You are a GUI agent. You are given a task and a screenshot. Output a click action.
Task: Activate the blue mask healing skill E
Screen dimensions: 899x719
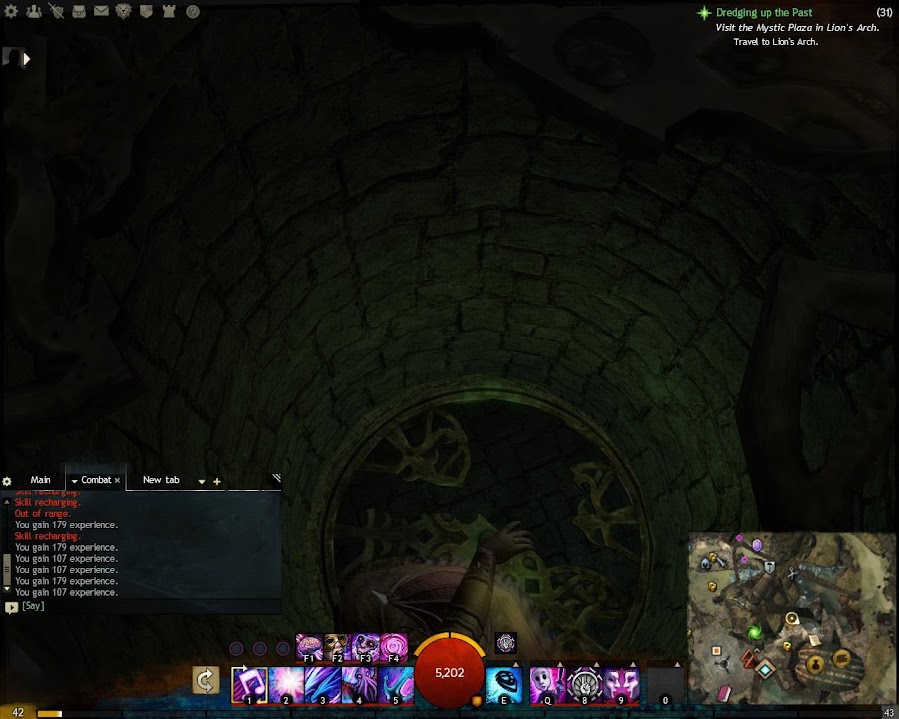click(503, 685)
